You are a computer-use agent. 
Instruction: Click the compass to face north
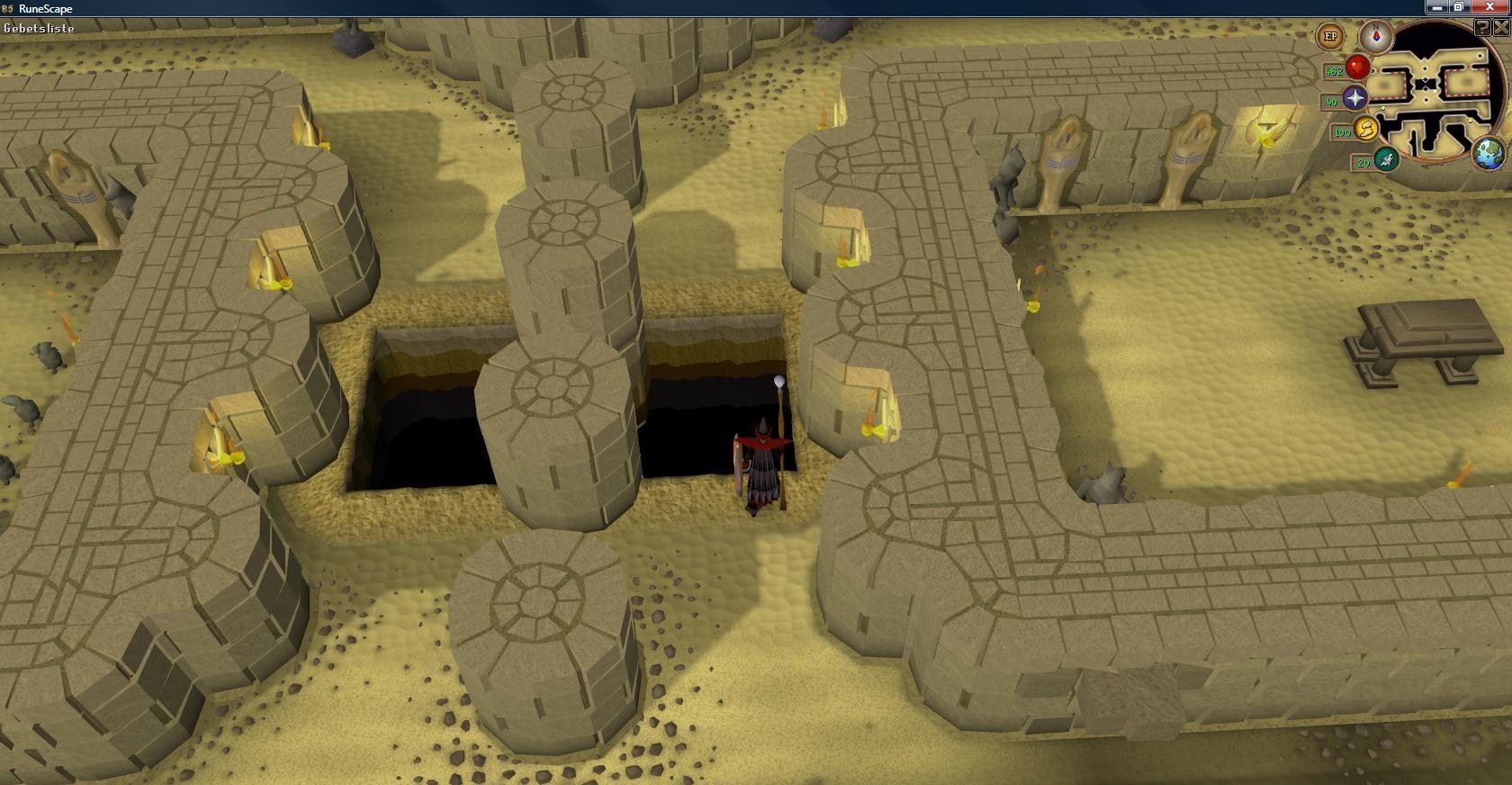[1375, 37]
